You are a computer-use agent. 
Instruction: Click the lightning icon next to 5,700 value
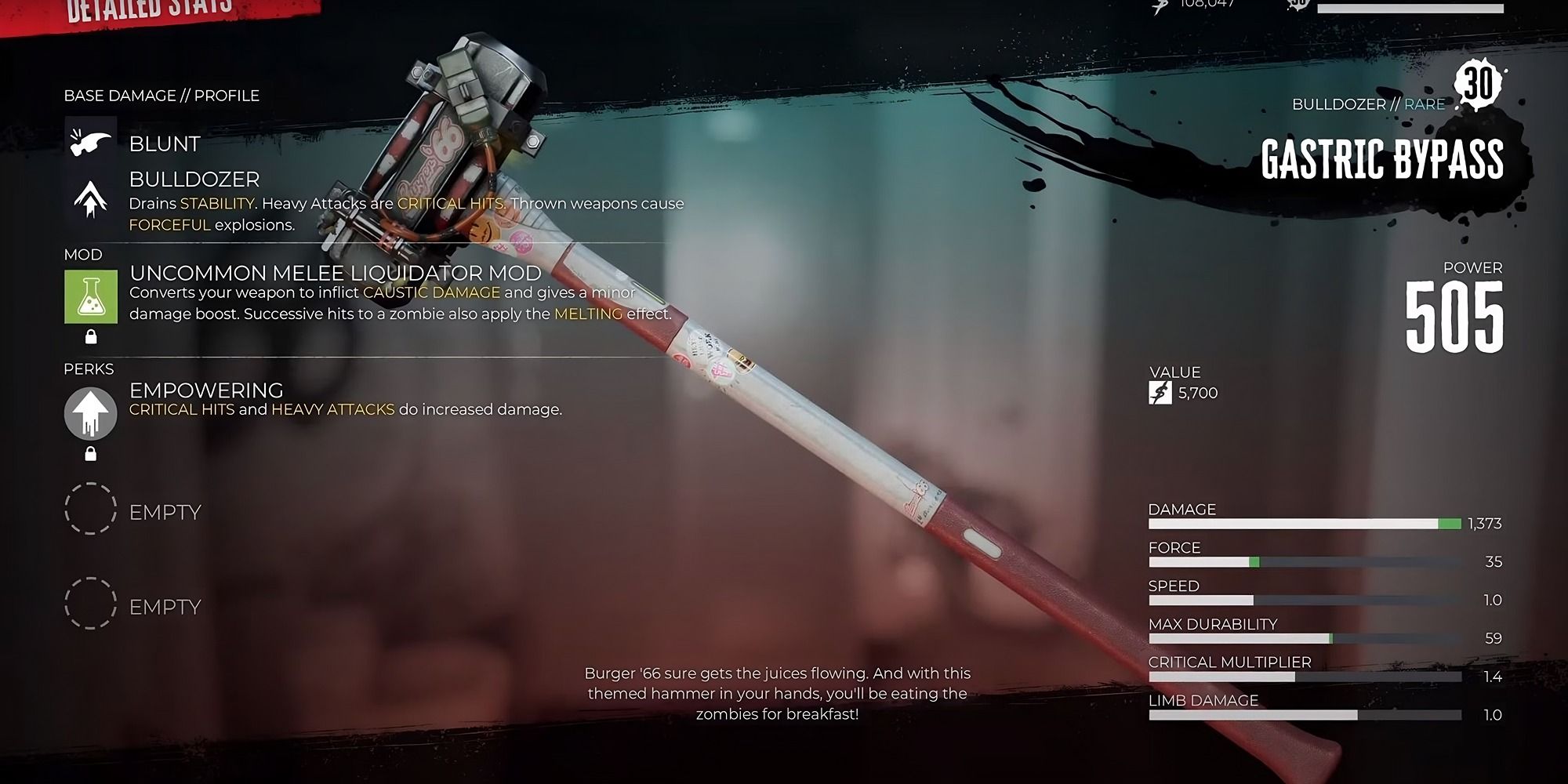[1161, 393]
